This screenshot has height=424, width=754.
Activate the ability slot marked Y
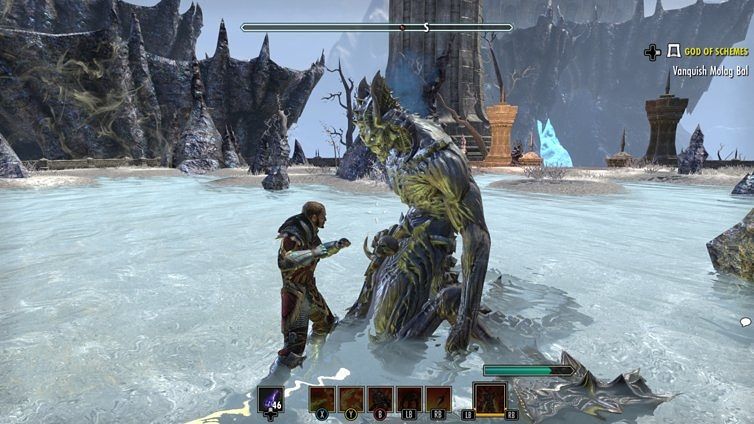coord(351,399)
